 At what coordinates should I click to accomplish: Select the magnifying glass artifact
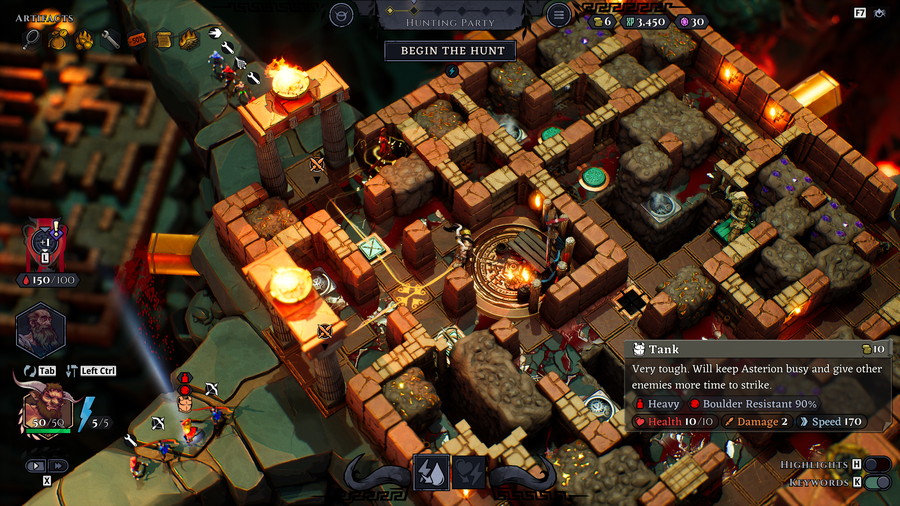click(33, 40)
